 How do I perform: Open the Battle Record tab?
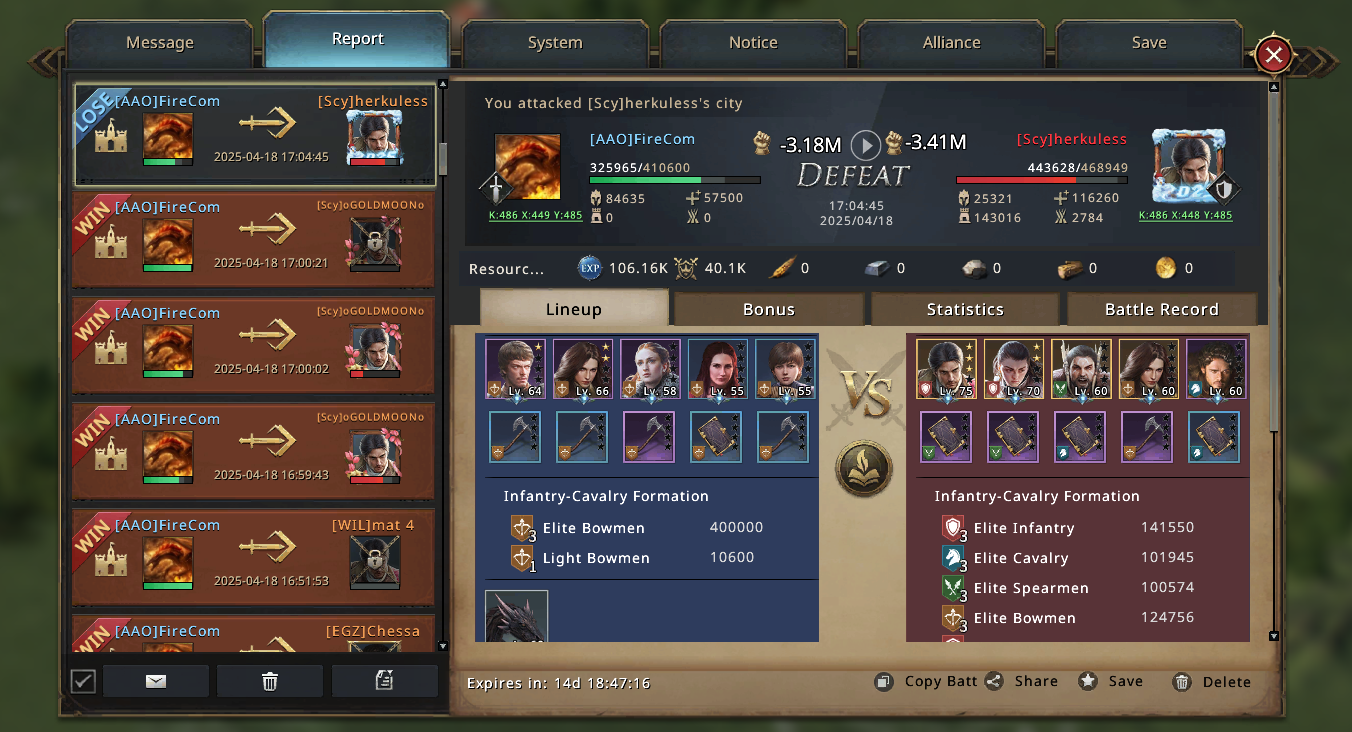pyautogui.click(x=1161, y=309)
